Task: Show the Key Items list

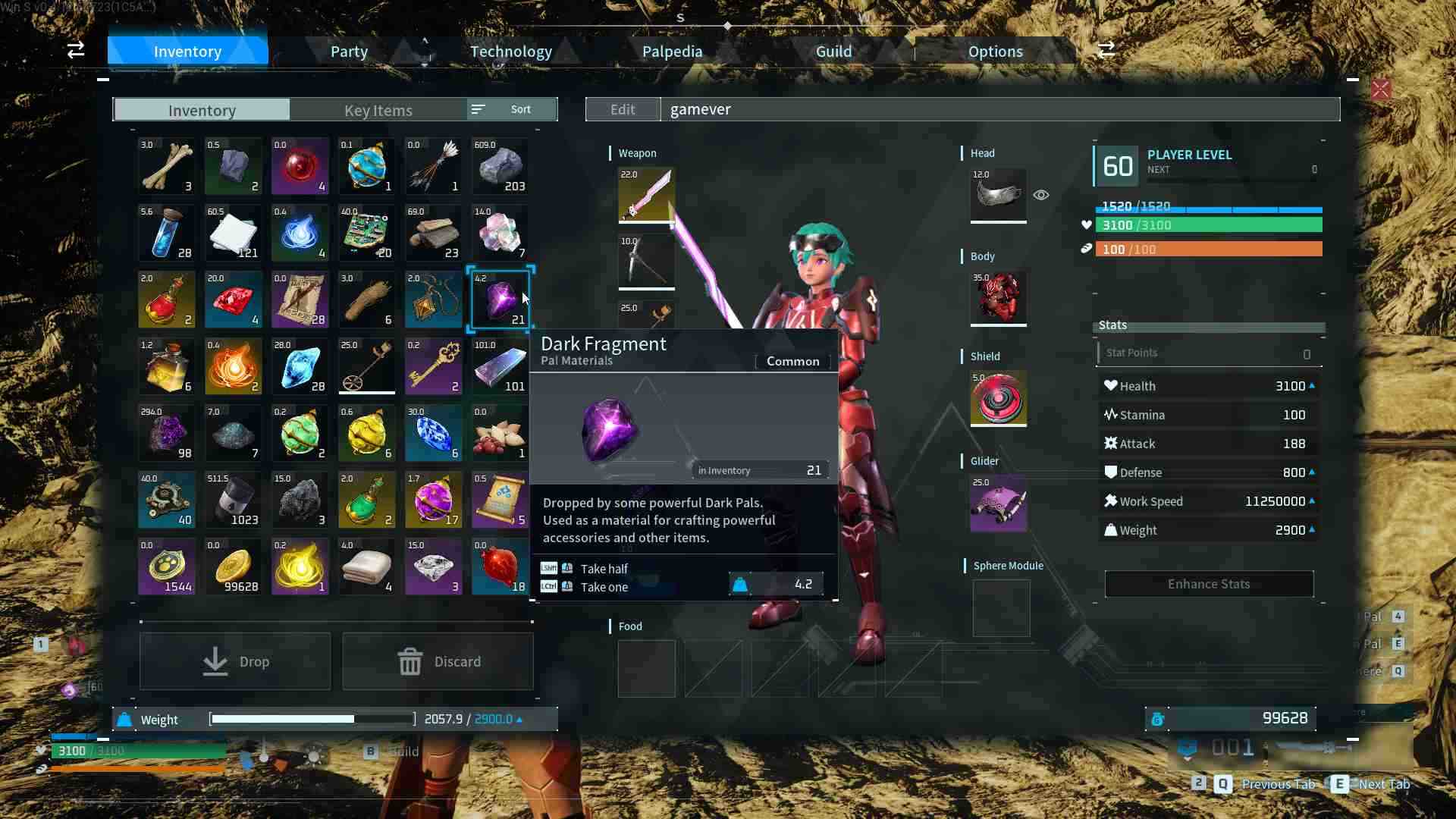Action: [378, 110]
